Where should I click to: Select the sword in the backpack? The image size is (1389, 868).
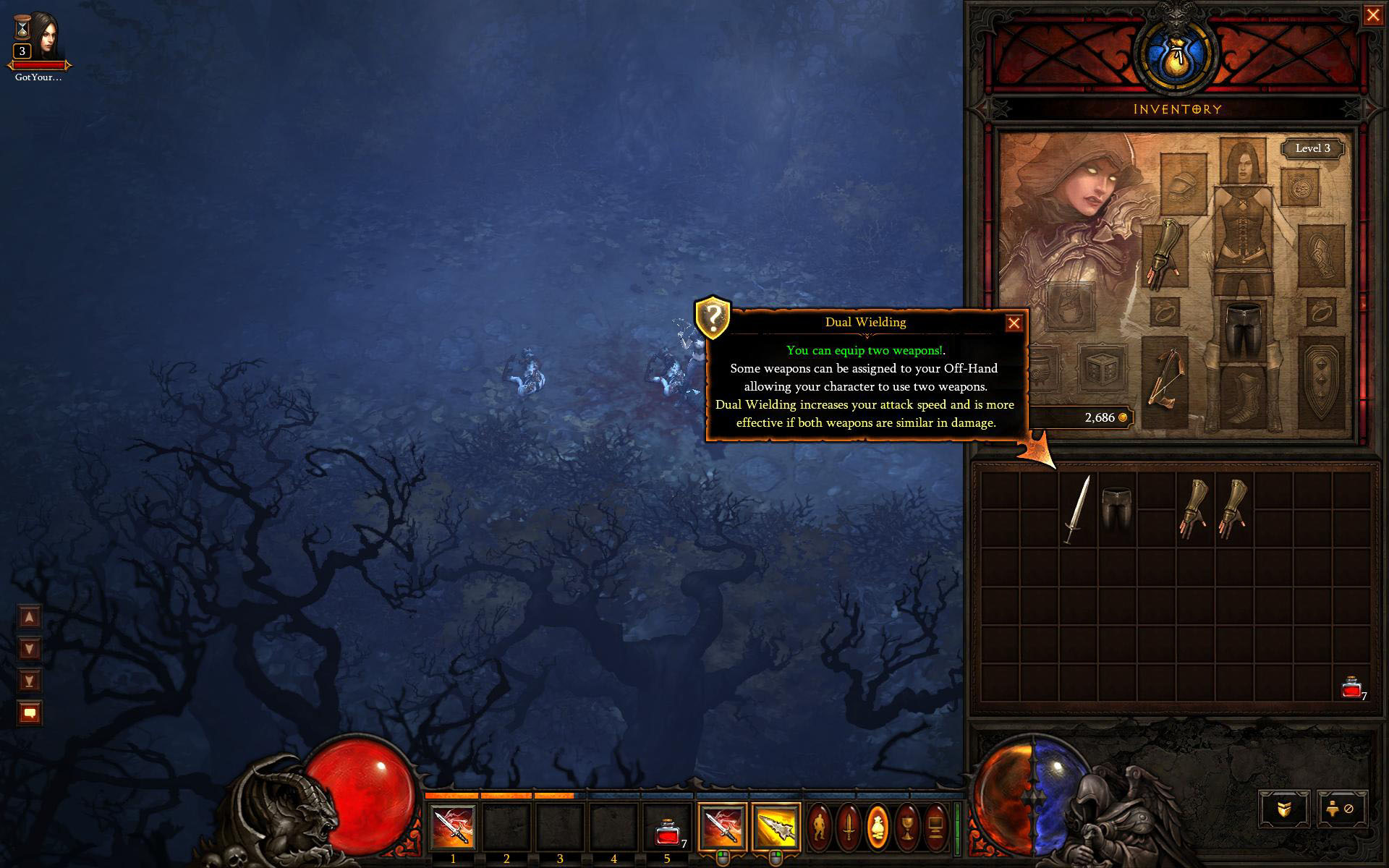[x=1077, y=509]
